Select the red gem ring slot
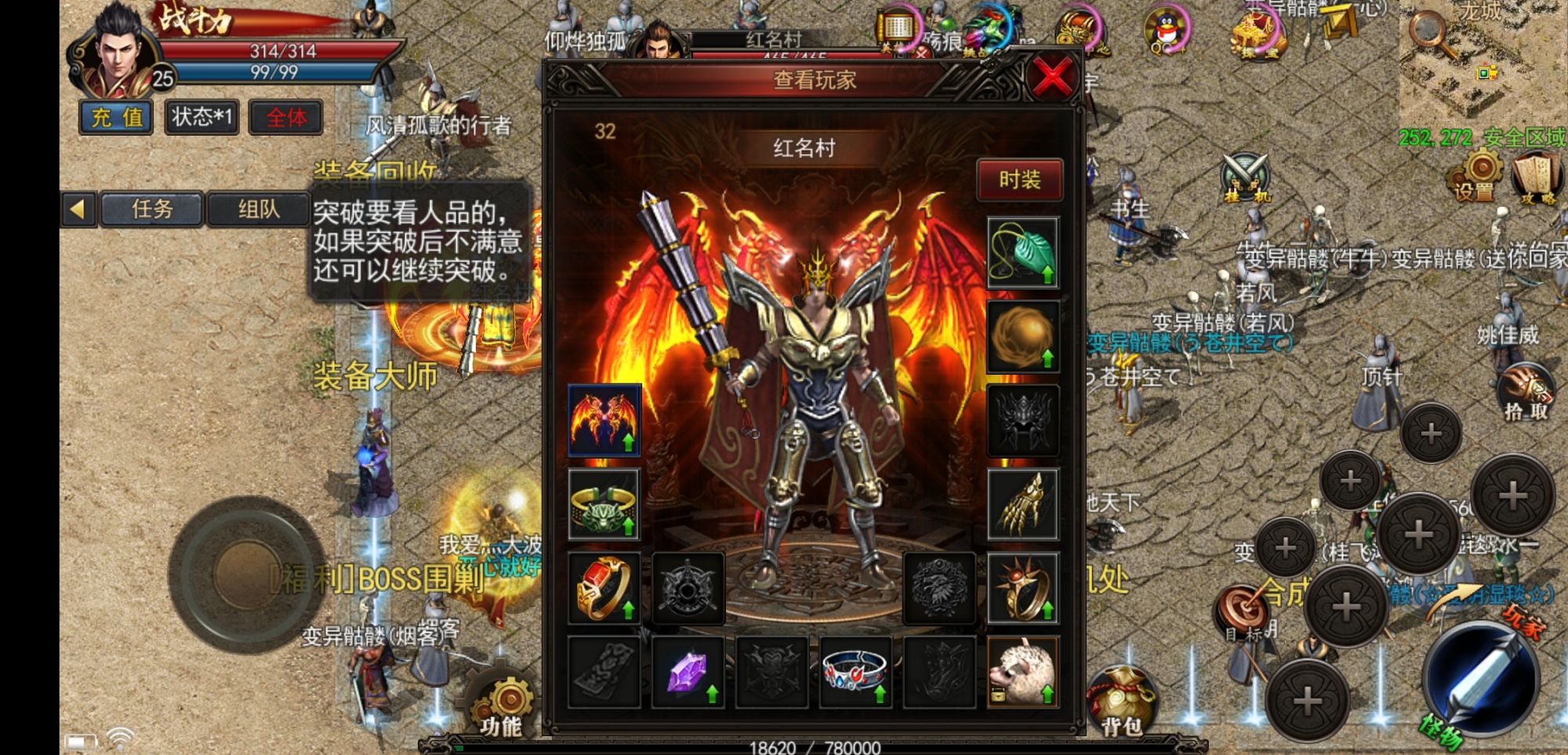The width and height of the screenshot is (1568, 755). 604,588
